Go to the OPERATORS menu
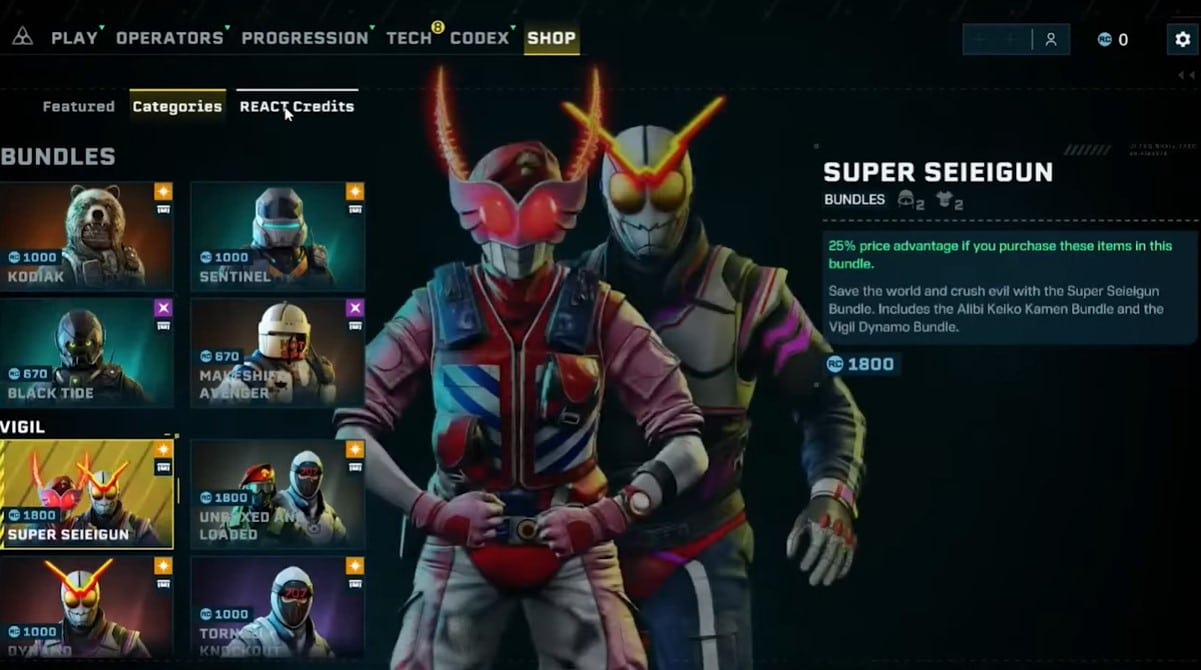 click(169, 38)
